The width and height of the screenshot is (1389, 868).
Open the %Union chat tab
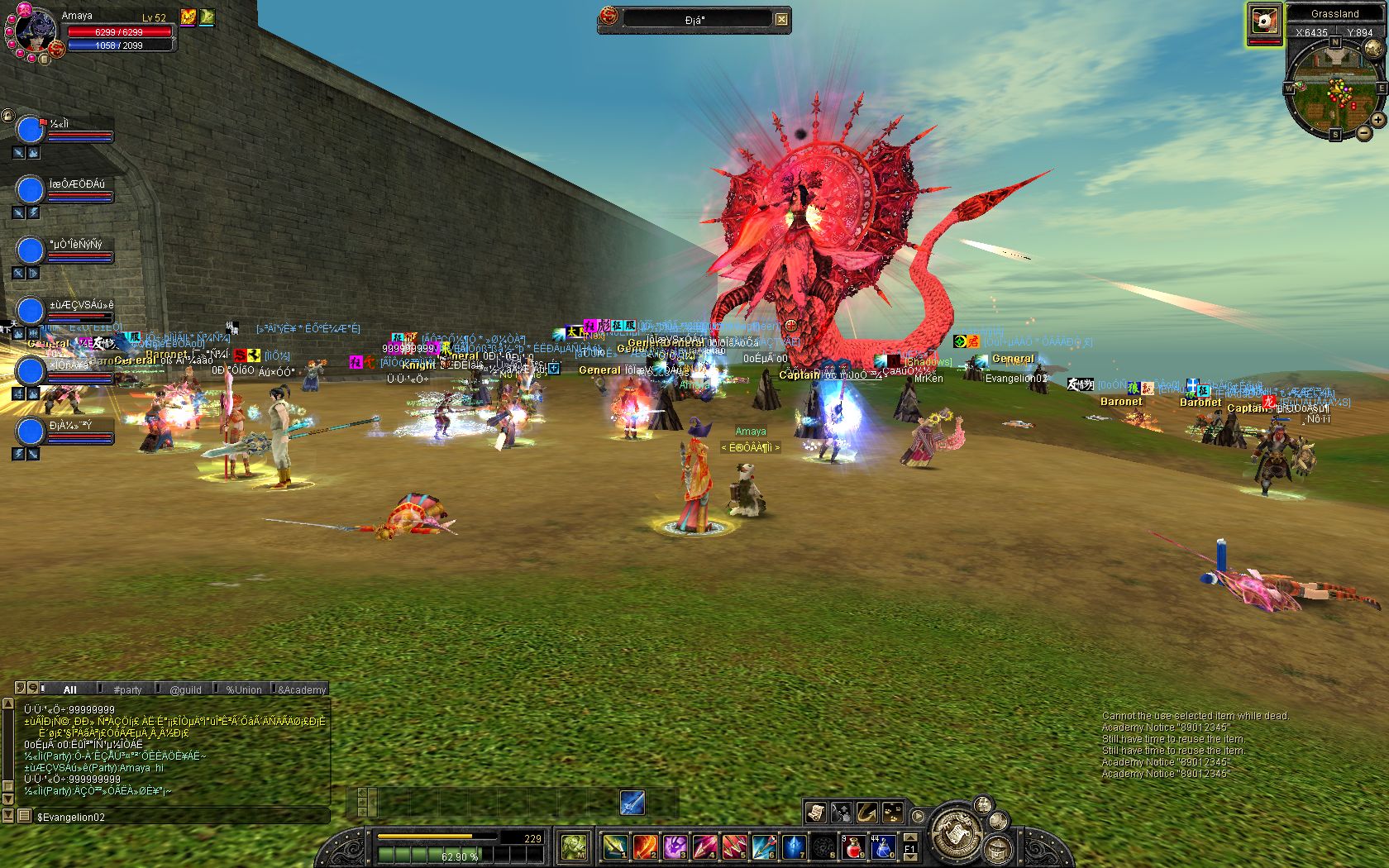tap(243, 689)
